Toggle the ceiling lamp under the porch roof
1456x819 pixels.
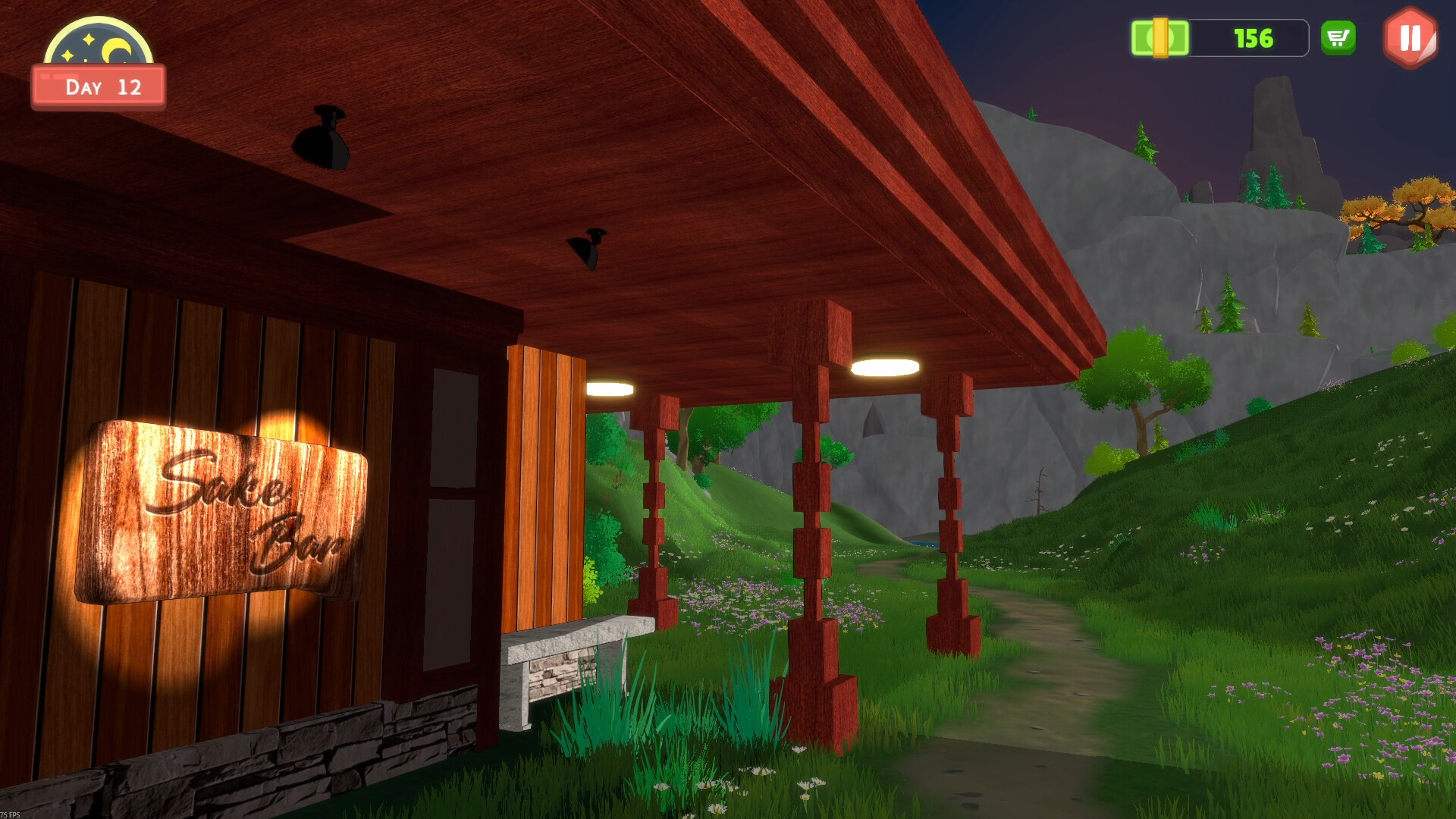[887, 366]
